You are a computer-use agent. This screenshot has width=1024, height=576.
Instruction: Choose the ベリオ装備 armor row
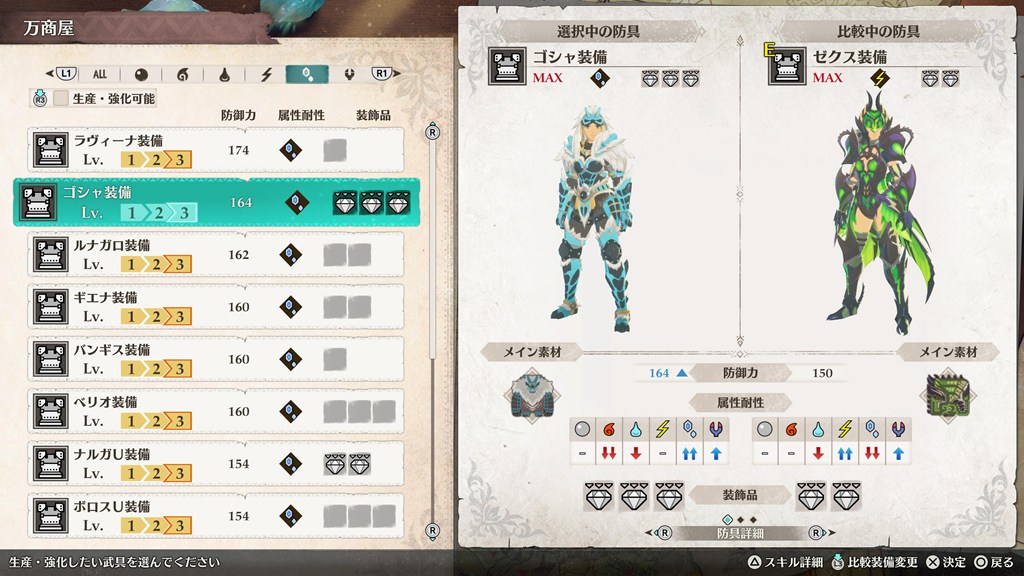(x=216, y=410)
